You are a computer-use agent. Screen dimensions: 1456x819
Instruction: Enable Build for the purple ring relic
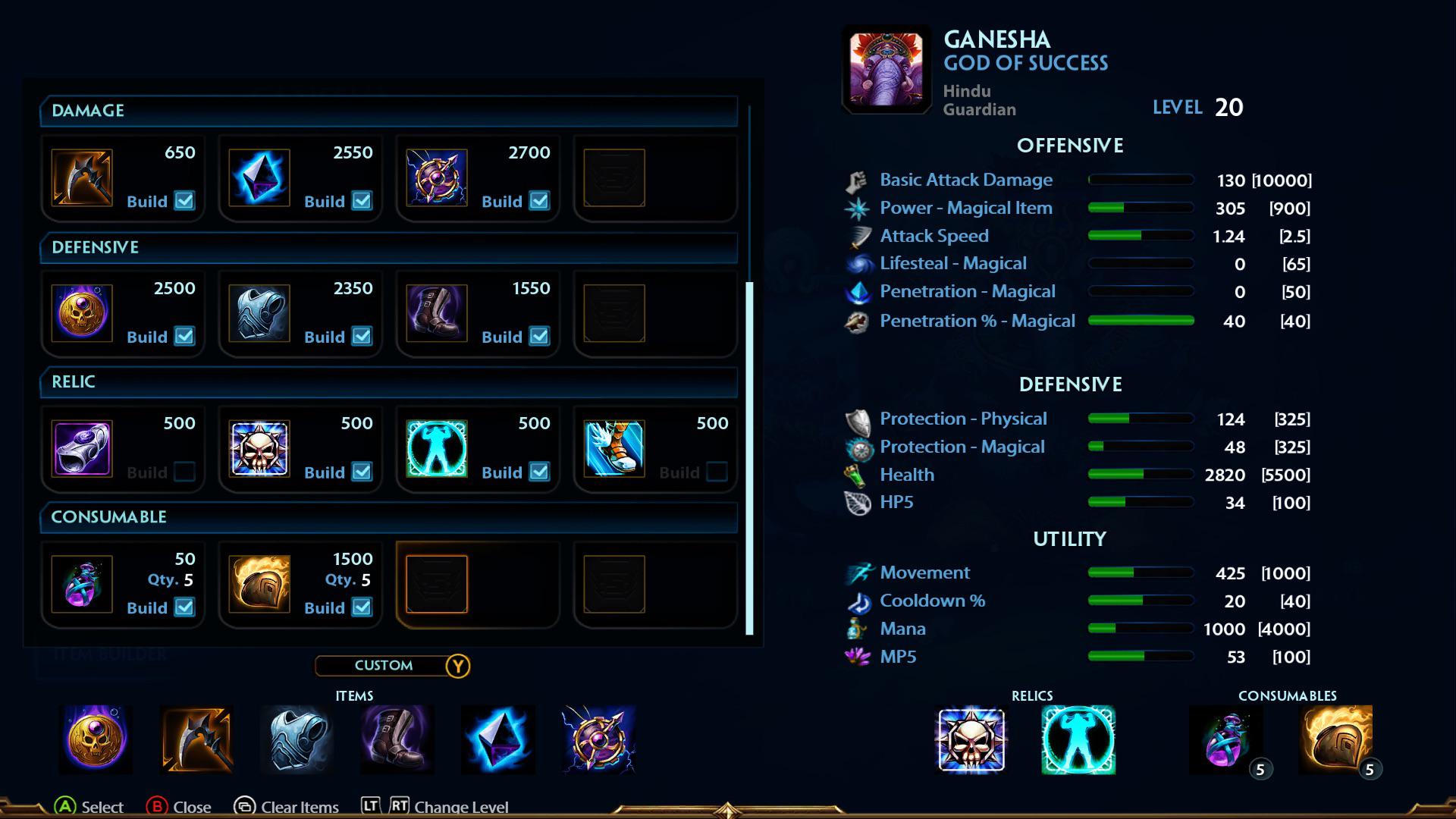click(184, 471)
